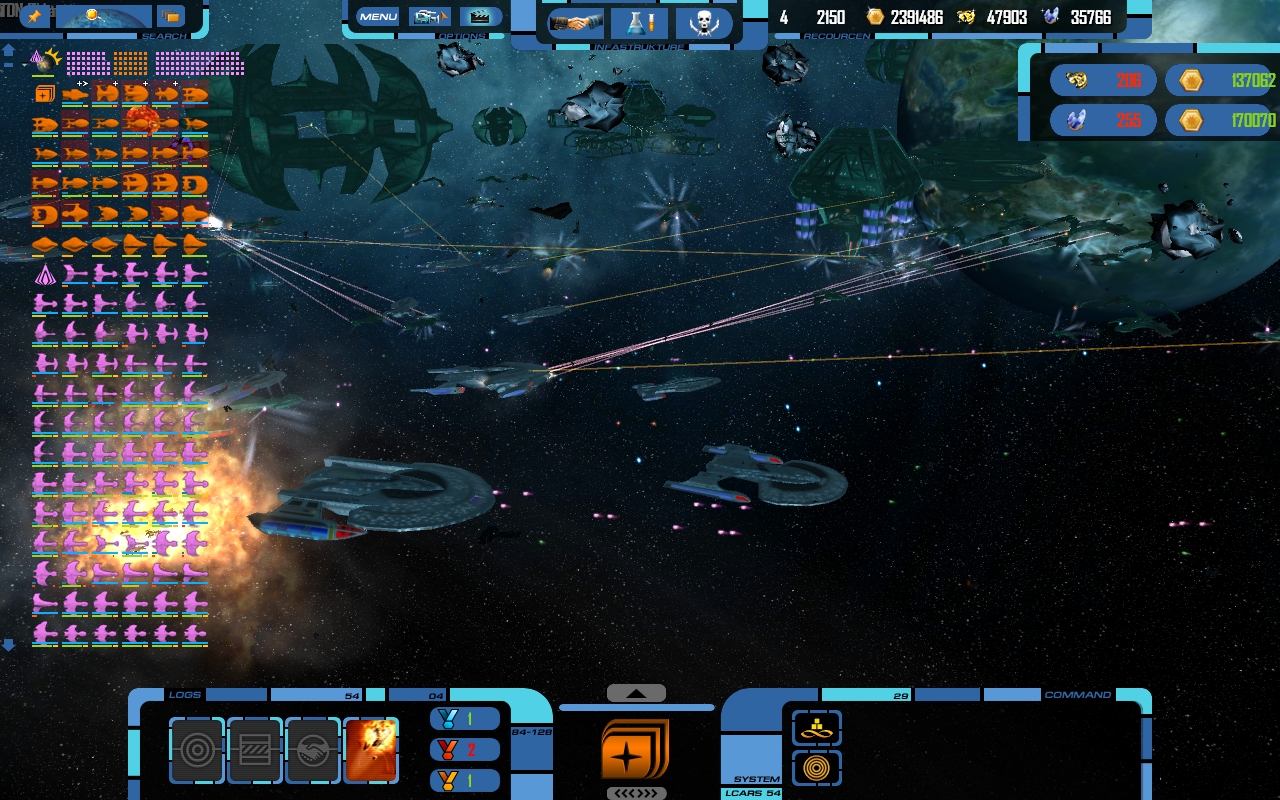Image resolution: width=1280 pixels, height=800 pixels.
Task: Click the pin icon in the Search panel
Action: coord(34,15)
